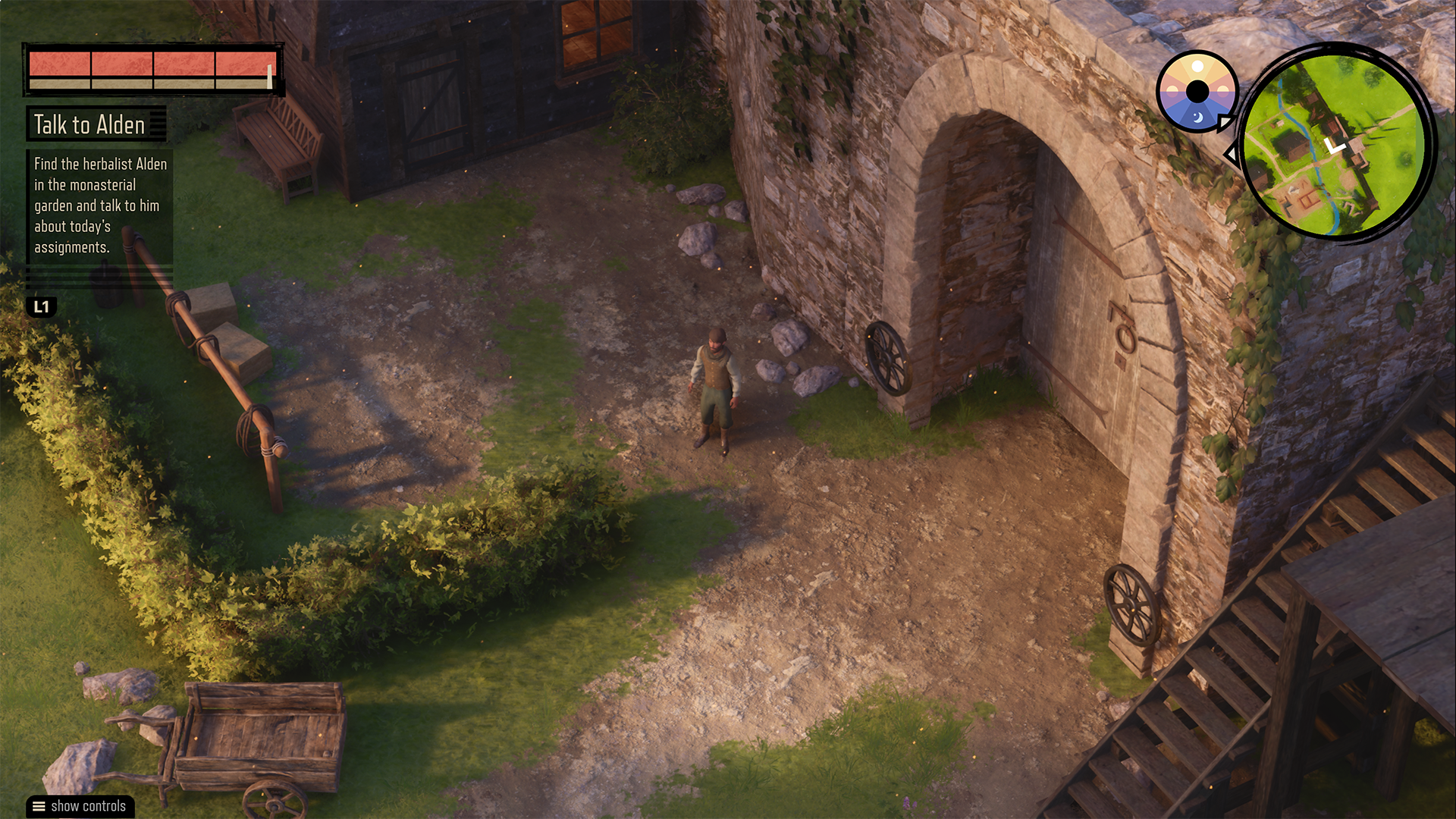Click the L1 button prompt badge

click(x=42, y=308)
